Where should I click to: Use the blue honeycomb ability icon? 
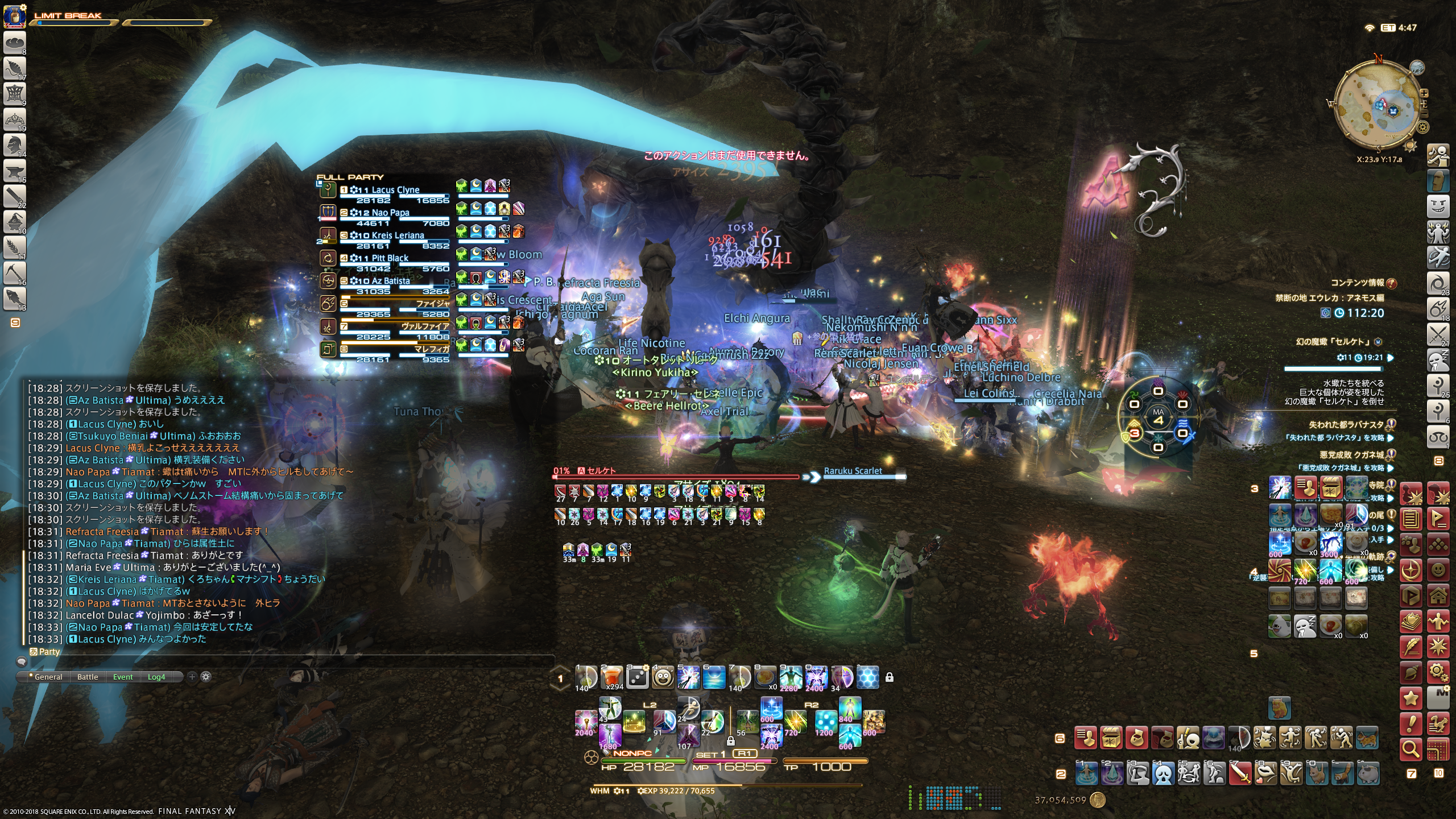coord(867,677)
